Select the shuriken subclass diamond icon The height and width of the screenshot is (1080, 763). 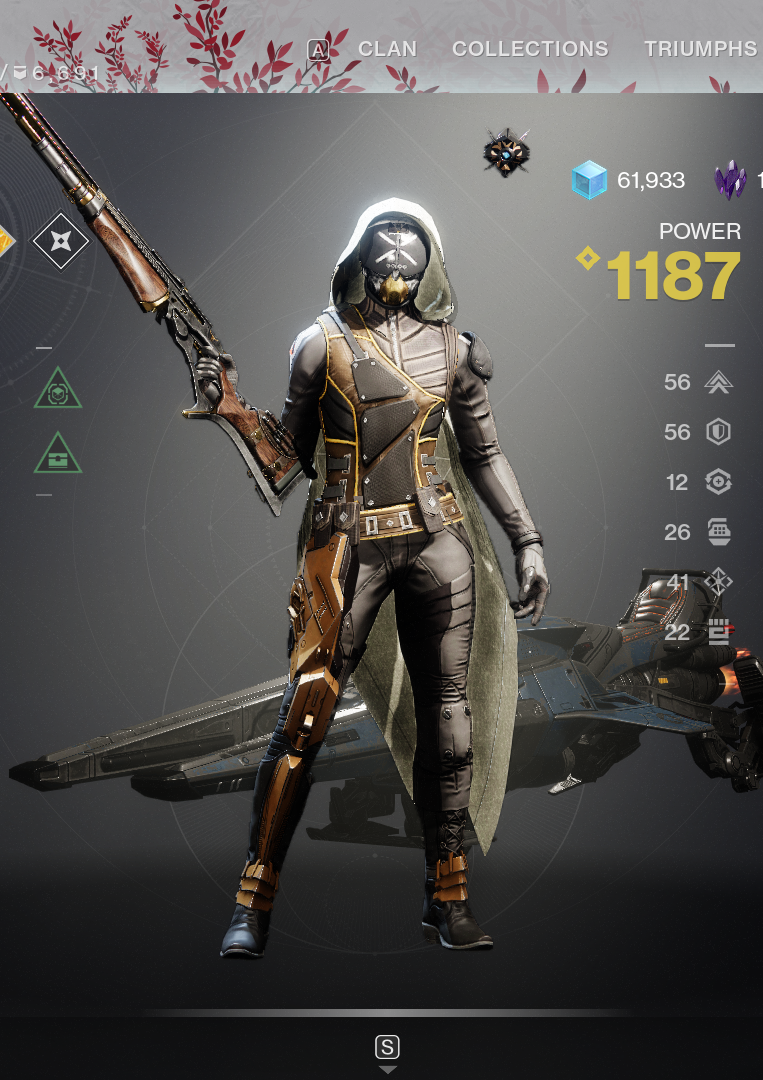tap(60, 240)
